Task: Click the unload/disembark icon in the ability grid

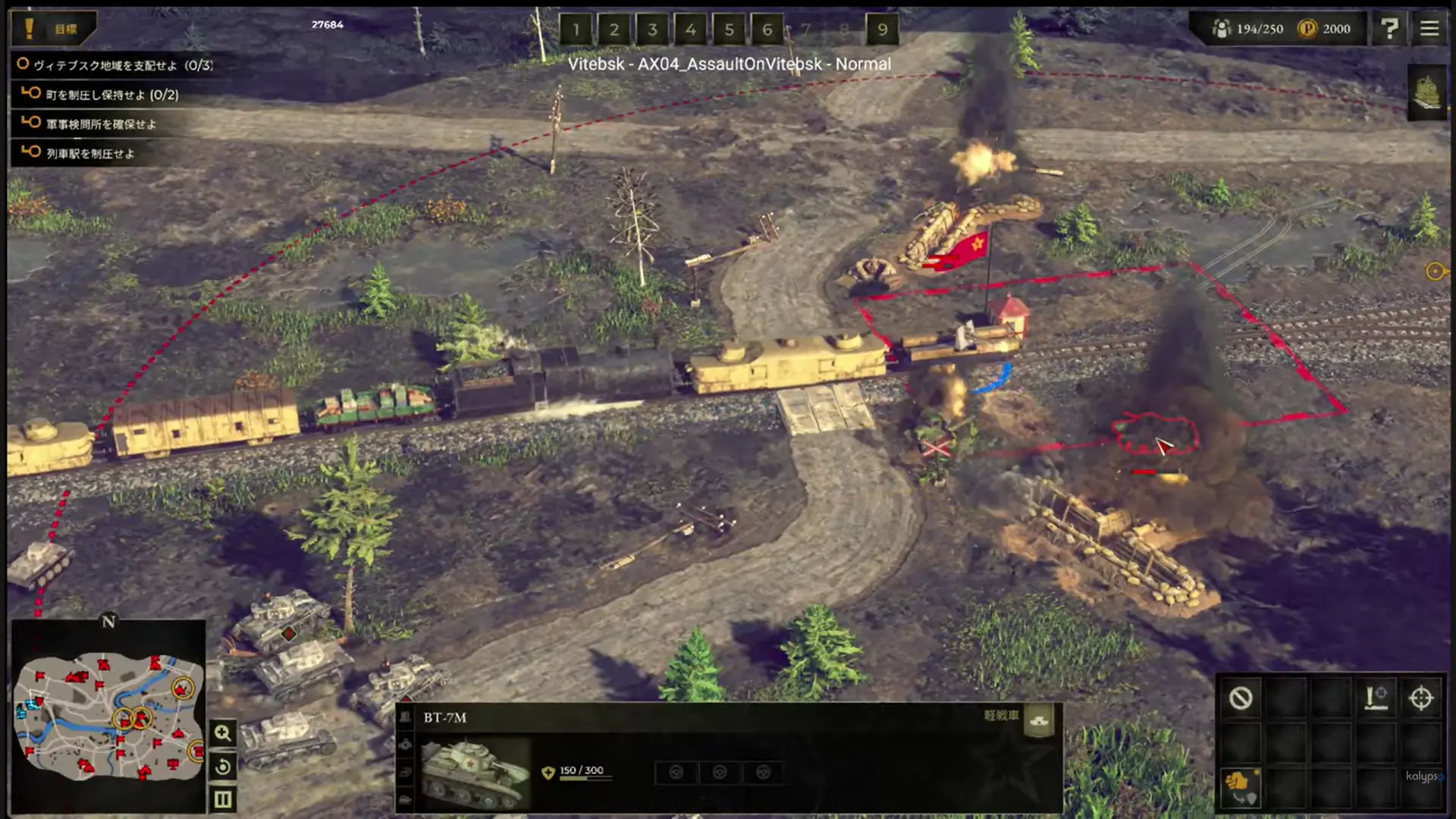Action: [1376, 698]
